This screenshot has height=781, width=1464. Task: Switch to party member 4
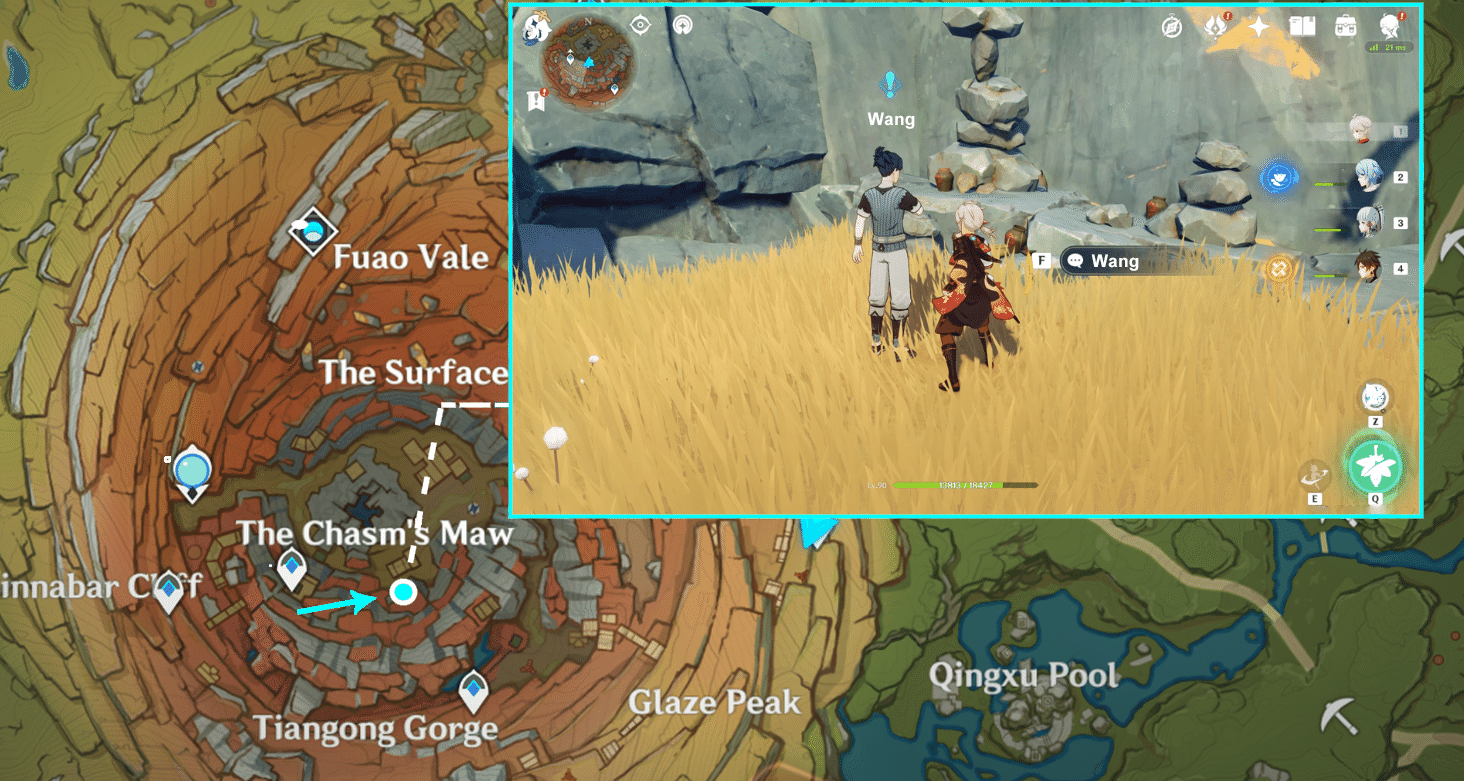[x=1367, y=266]
